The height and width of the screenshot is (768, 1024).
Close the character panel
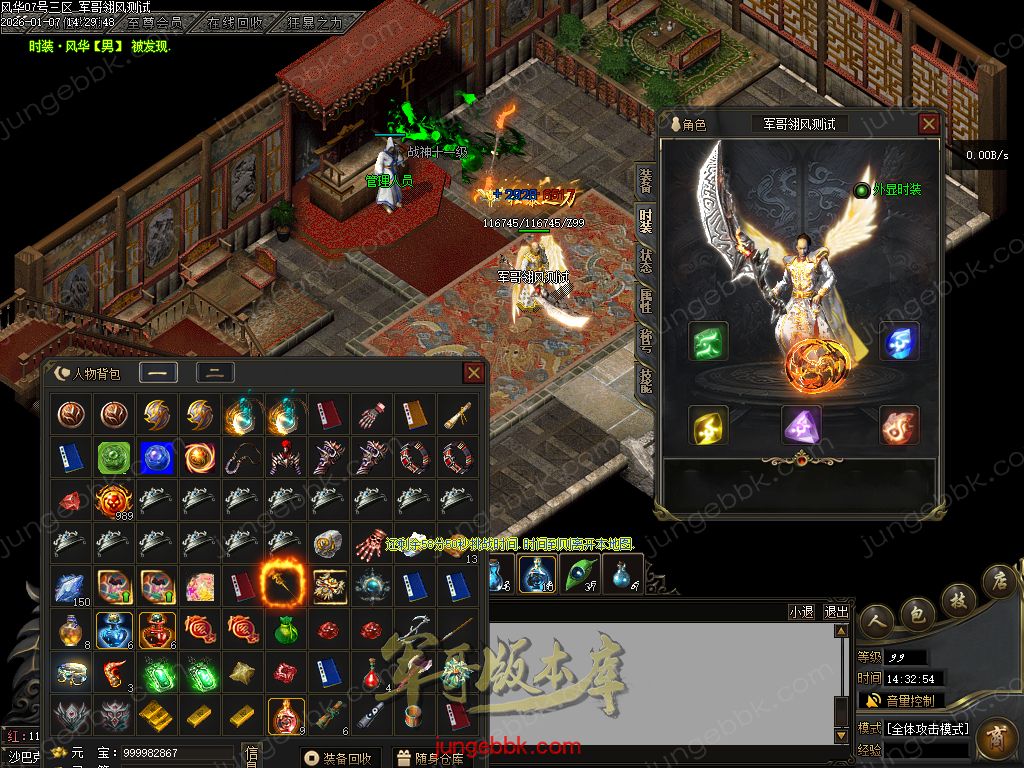pyautogui.click(x=929, y=124)
